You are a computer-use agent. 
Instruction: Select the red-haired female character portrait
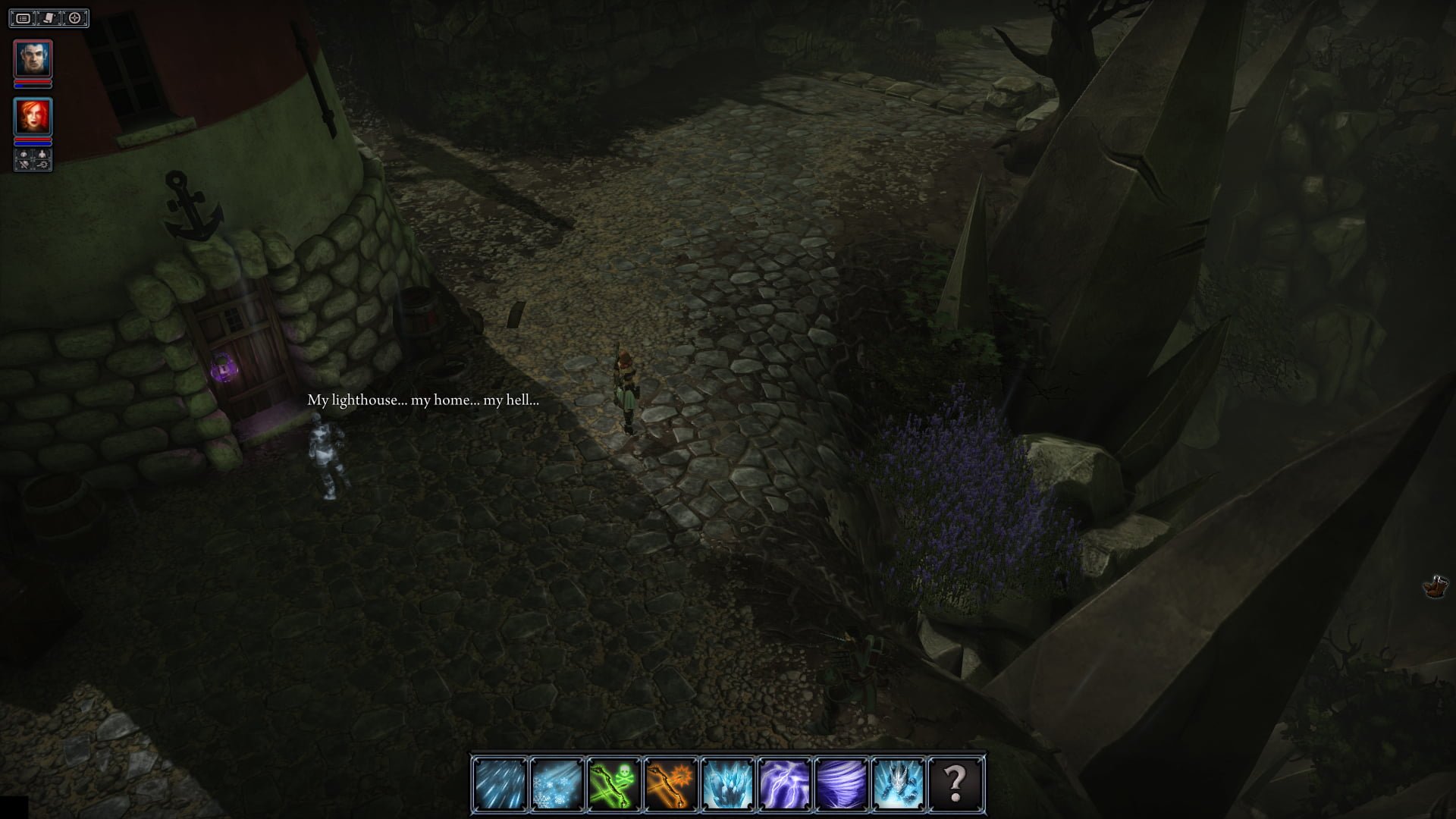click(33, 117)
